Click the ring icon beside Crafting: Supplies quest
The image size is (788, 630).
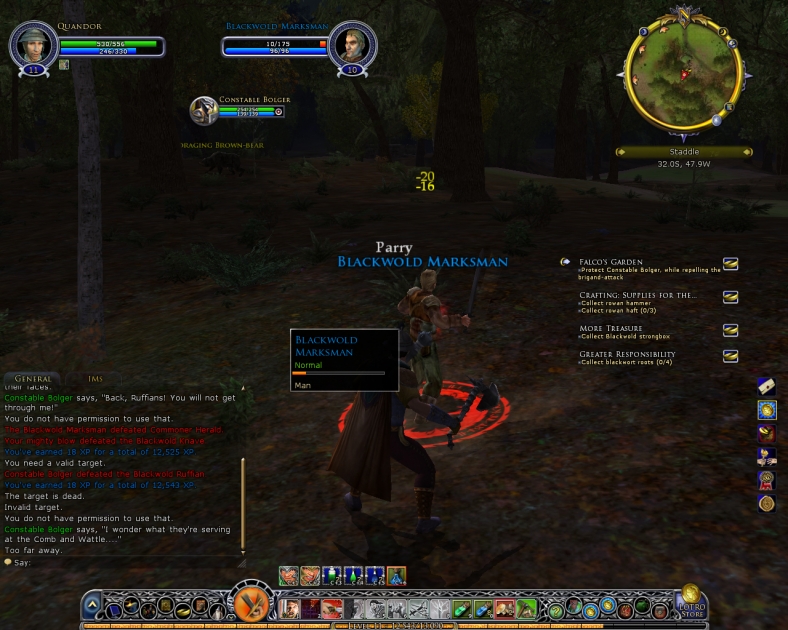pos(731,297)
